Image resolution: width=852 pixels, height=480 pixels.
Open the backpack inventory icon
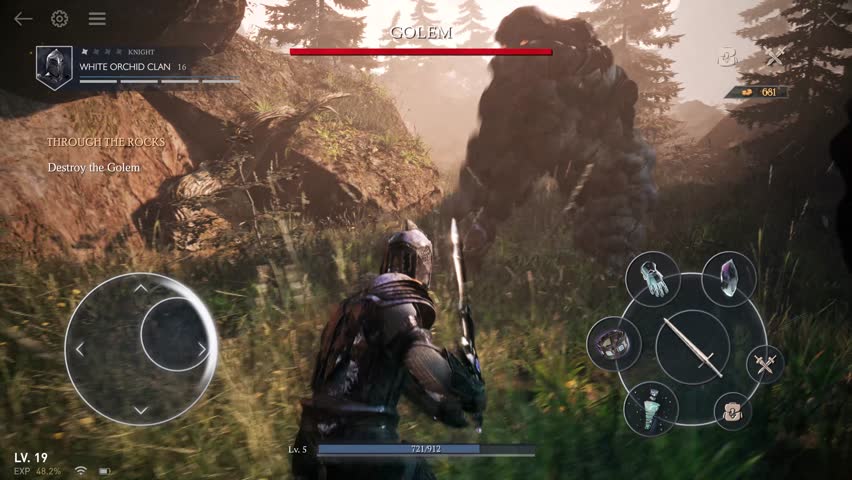click(733, 410)
